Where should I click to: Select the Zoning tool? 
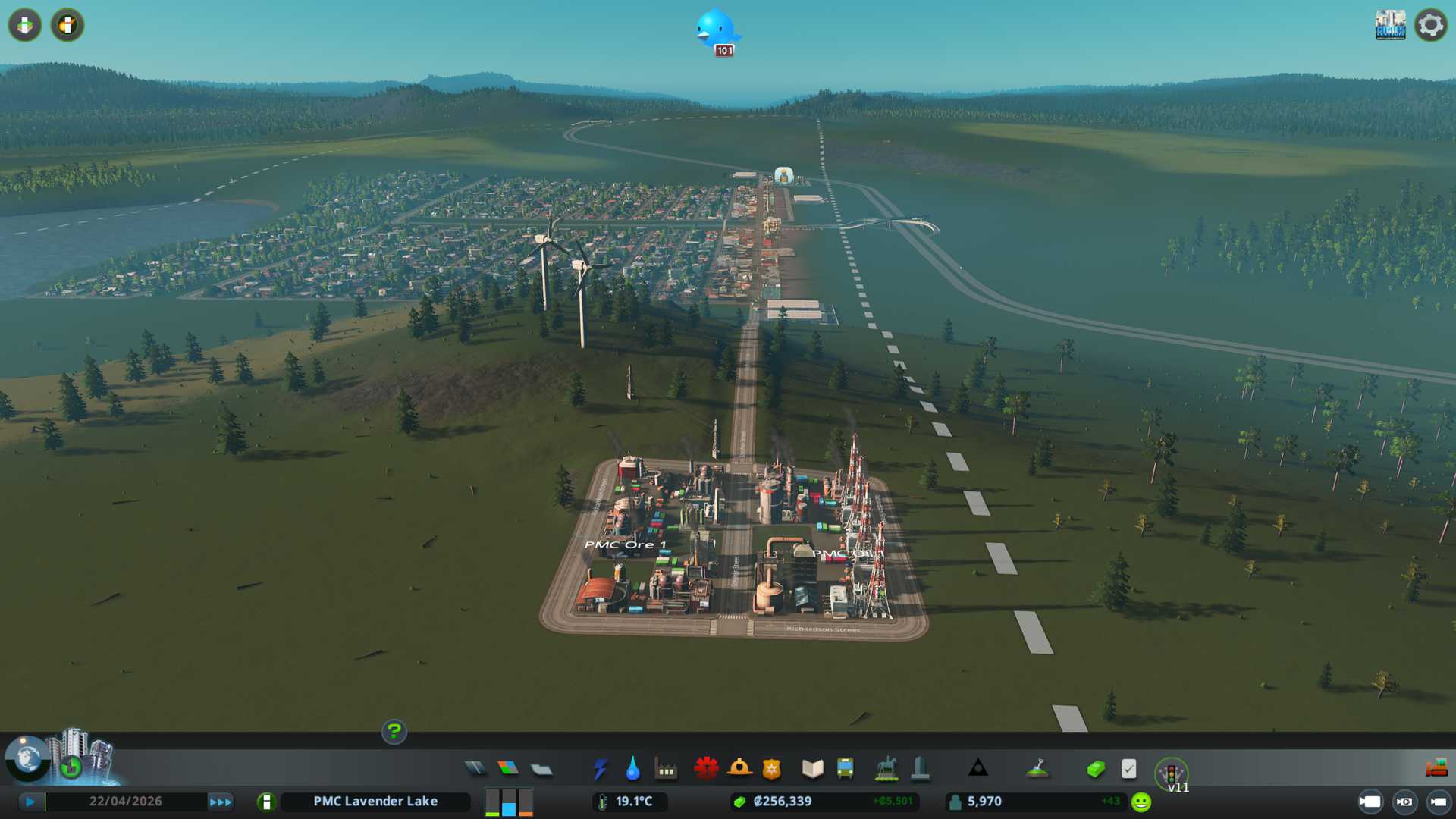click(x=508, y=769)
